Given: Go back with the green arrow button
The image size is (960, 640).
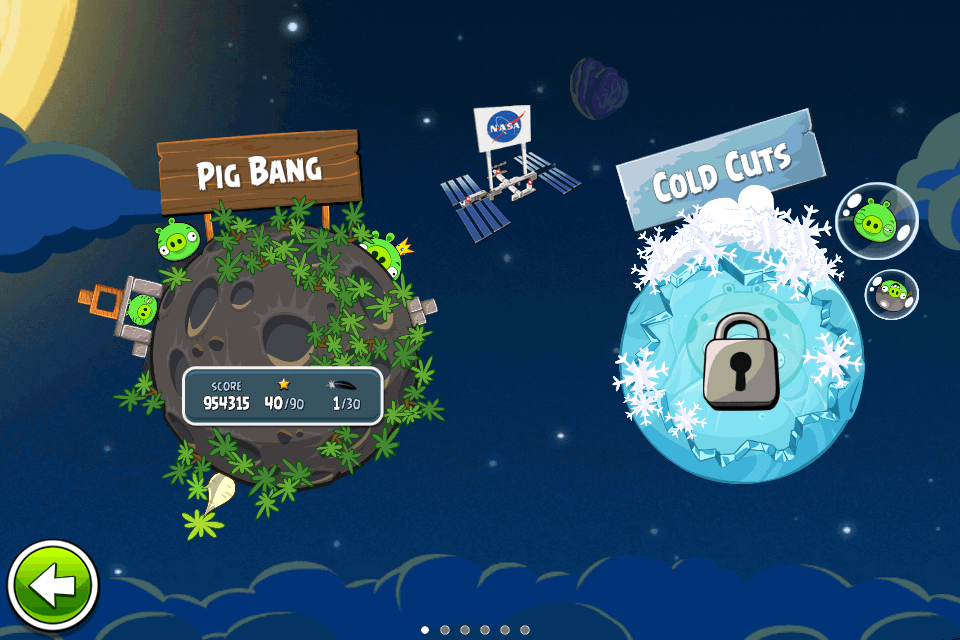Looking at the screenshot, I should pos(52,586).
